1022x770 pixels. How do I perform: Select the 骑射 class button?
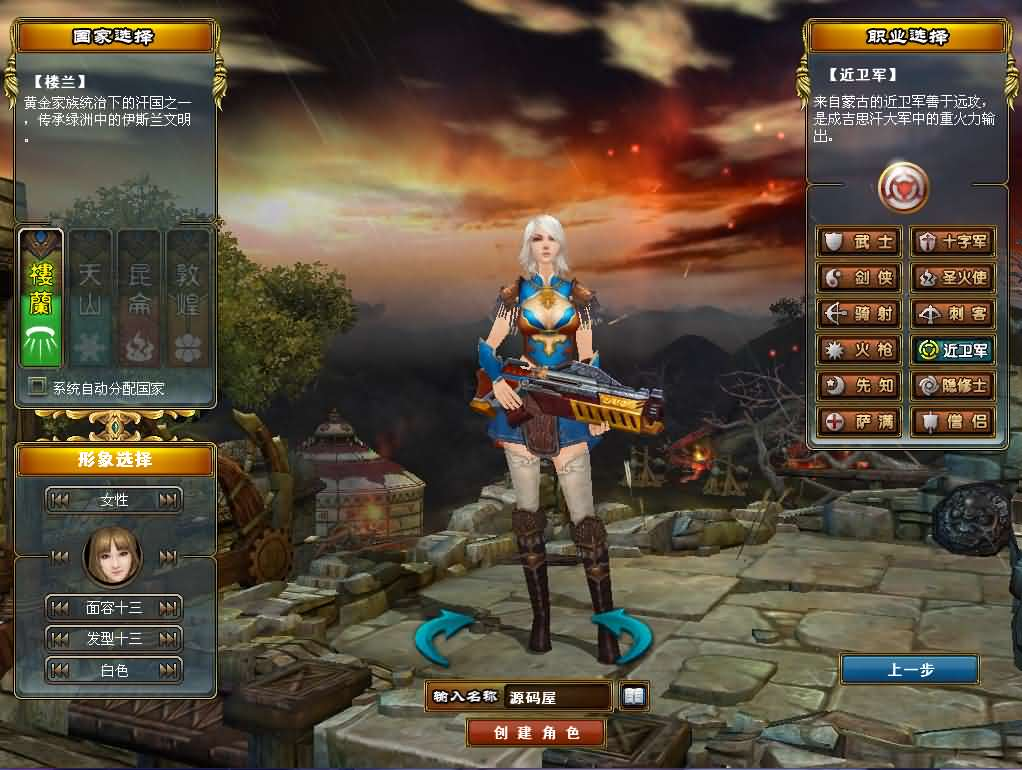coord(860,314)
